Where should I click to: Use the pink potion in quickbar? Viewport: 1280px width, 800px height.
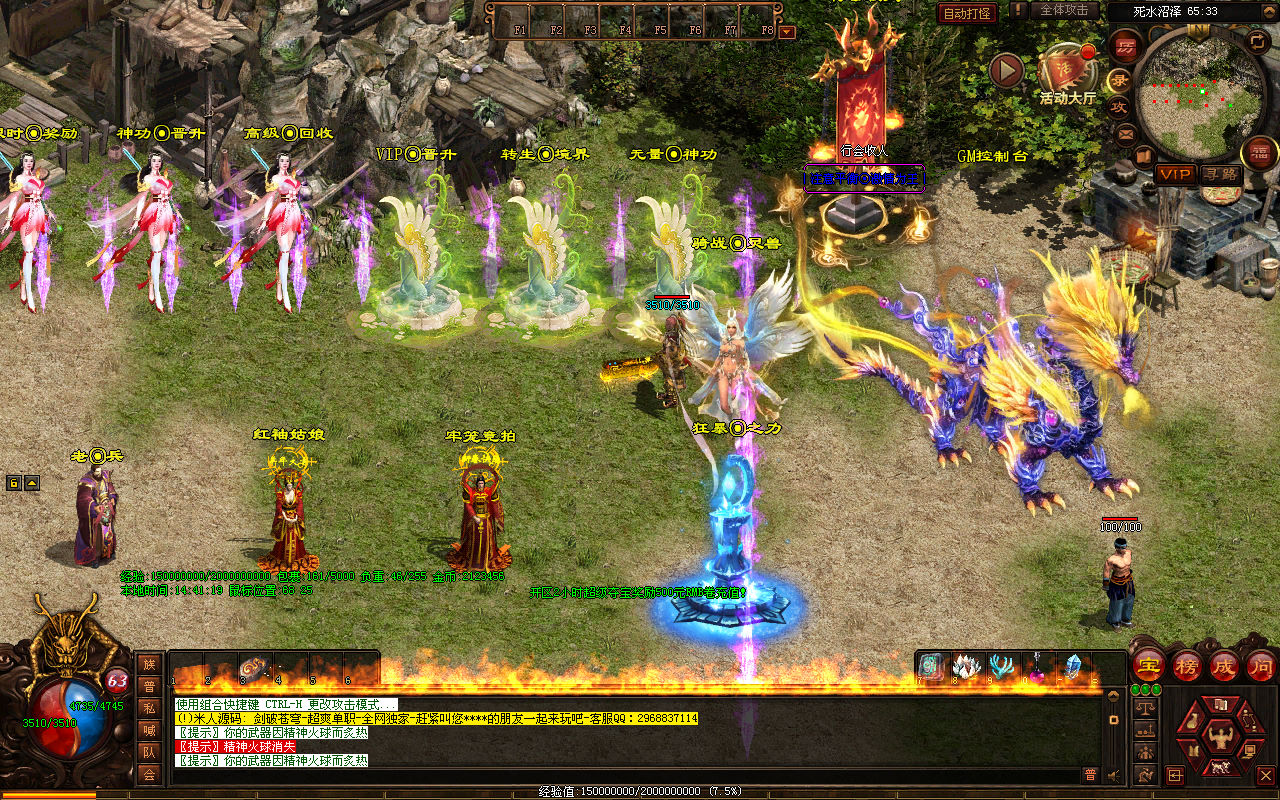(1037, 667)
